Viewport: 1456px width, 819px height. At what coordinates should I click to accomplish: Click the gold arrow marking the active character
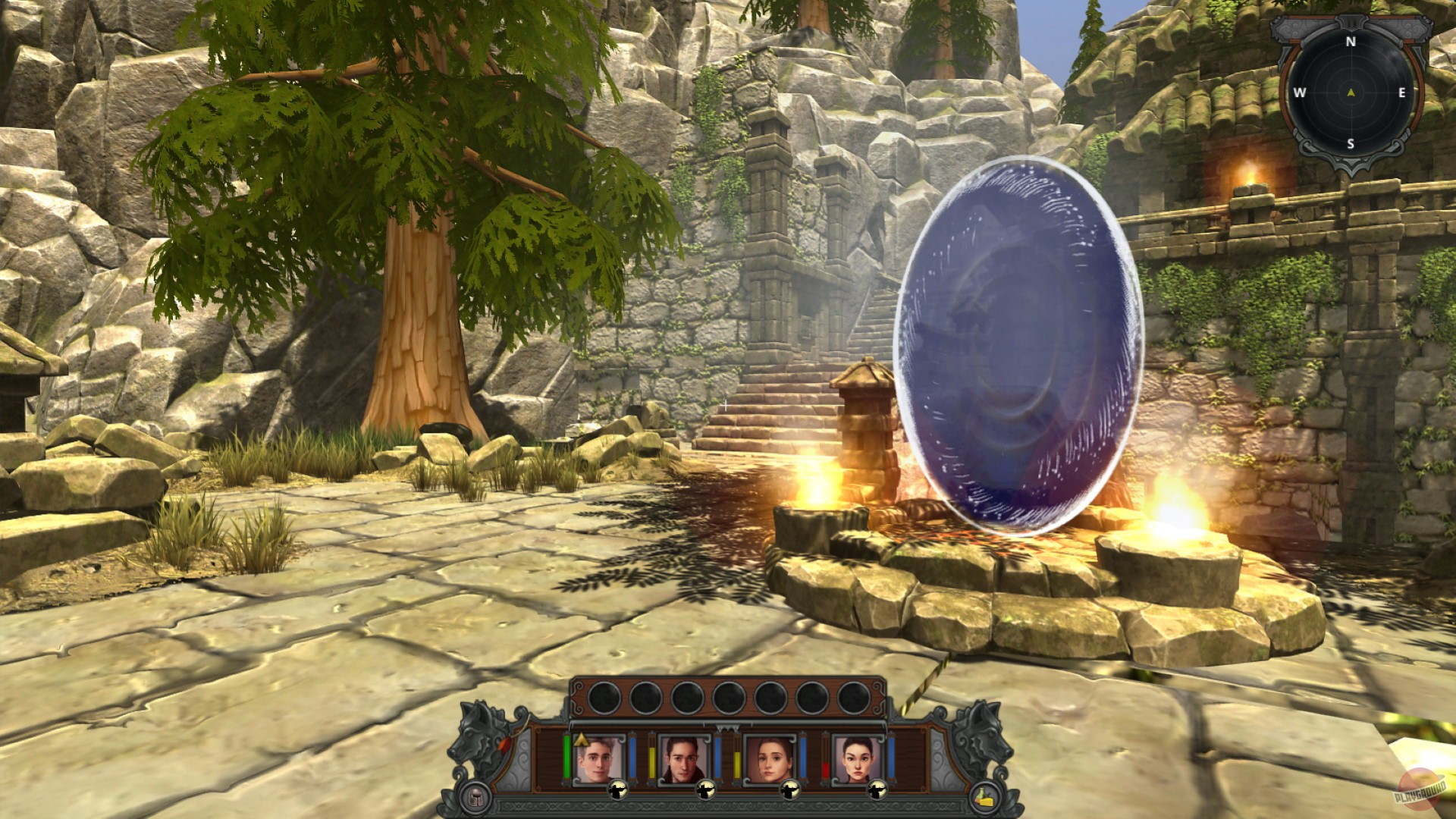(x=581, y=741)
